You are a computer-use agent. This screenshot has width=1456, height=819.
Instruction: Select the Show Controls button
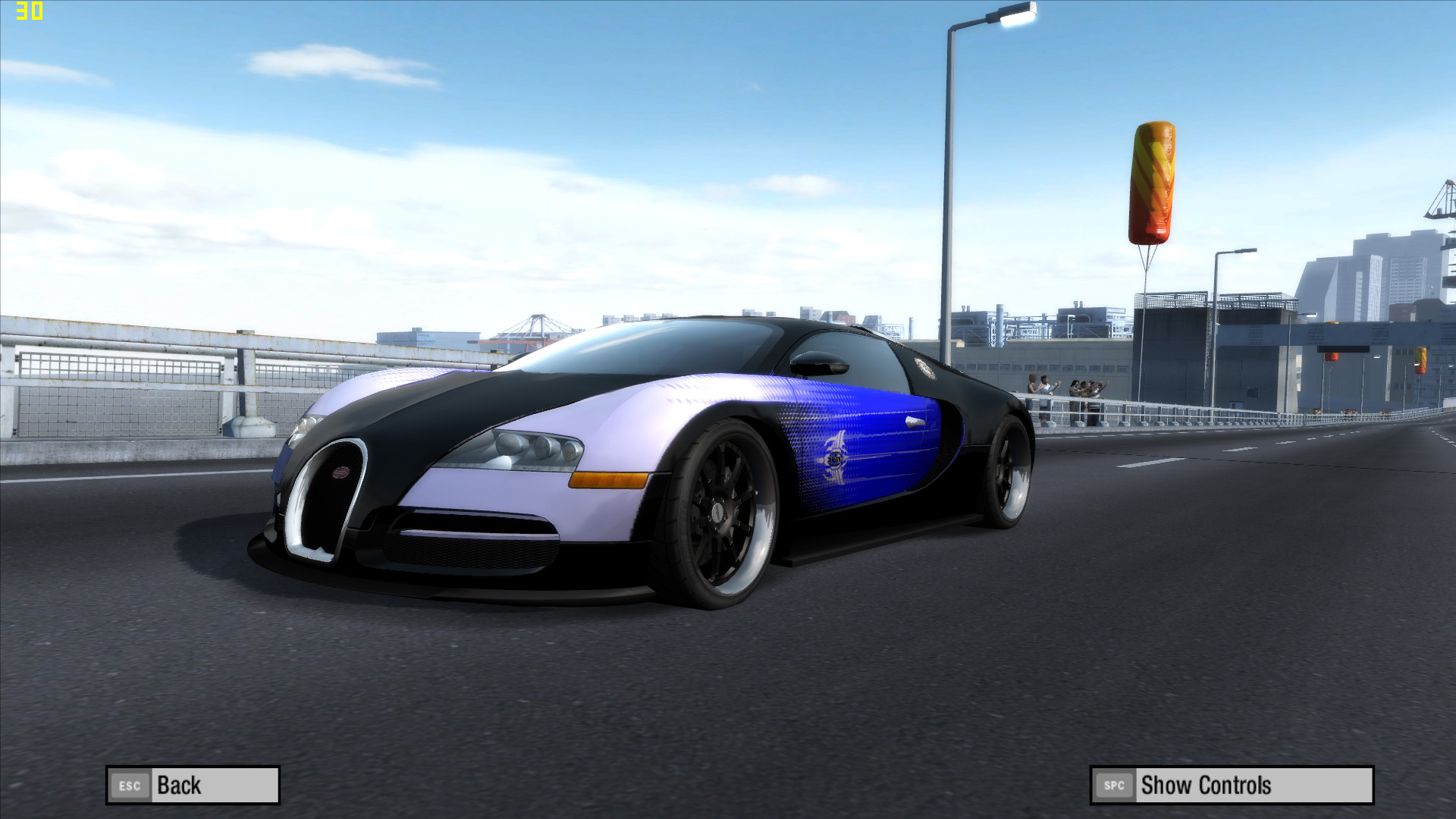(x=1231, y=785)
